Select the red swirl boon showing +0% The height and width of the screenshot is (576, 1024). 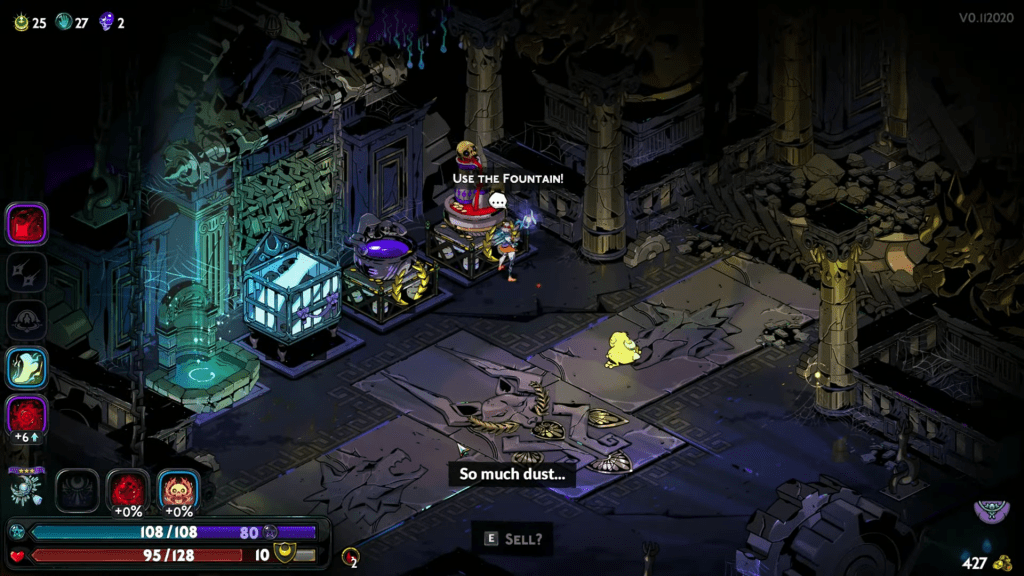click(x=128, y=489)
